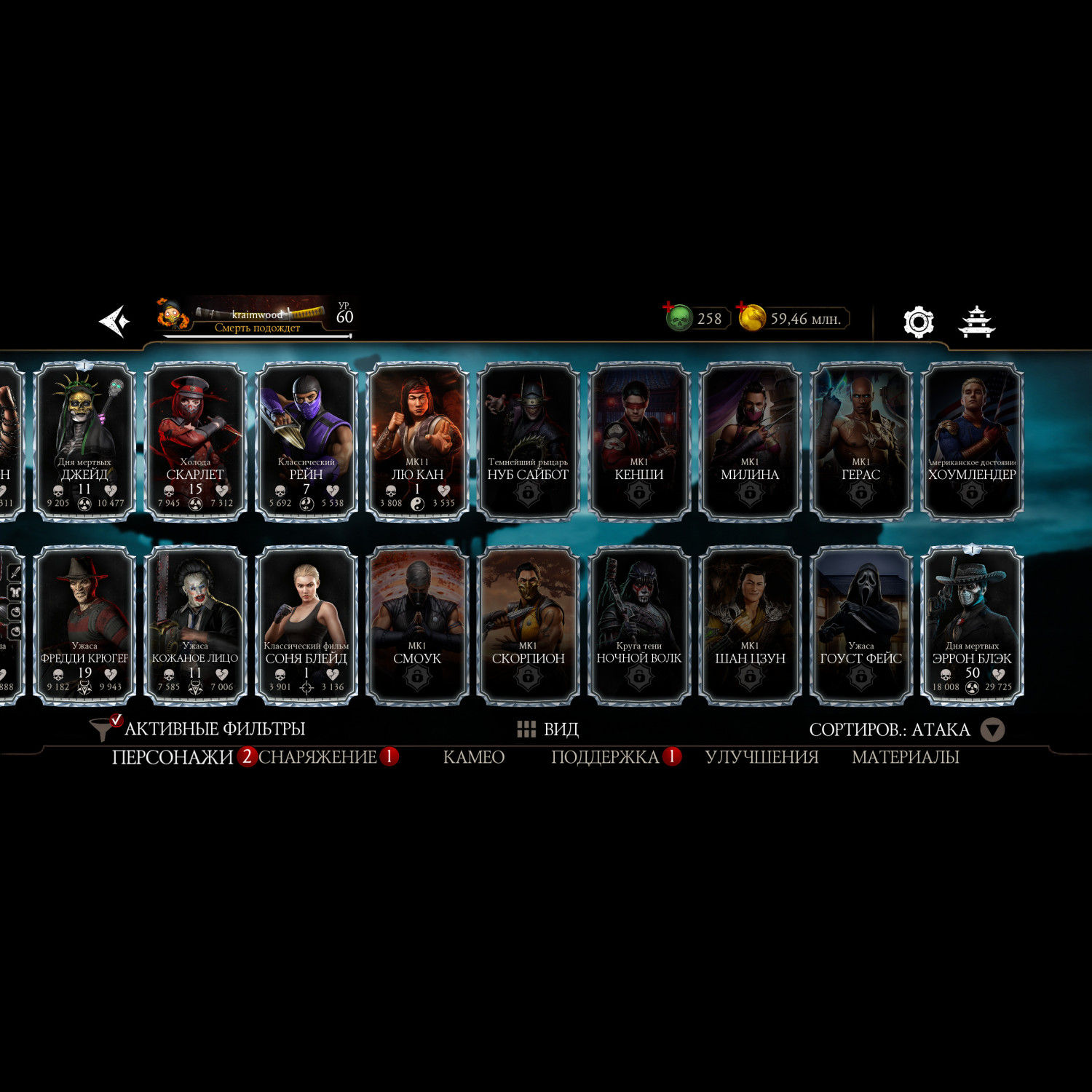Pick the MK11 Liu Kang card
Image resolution: width=1092 pixels, height=1092 pixels.
417,441
